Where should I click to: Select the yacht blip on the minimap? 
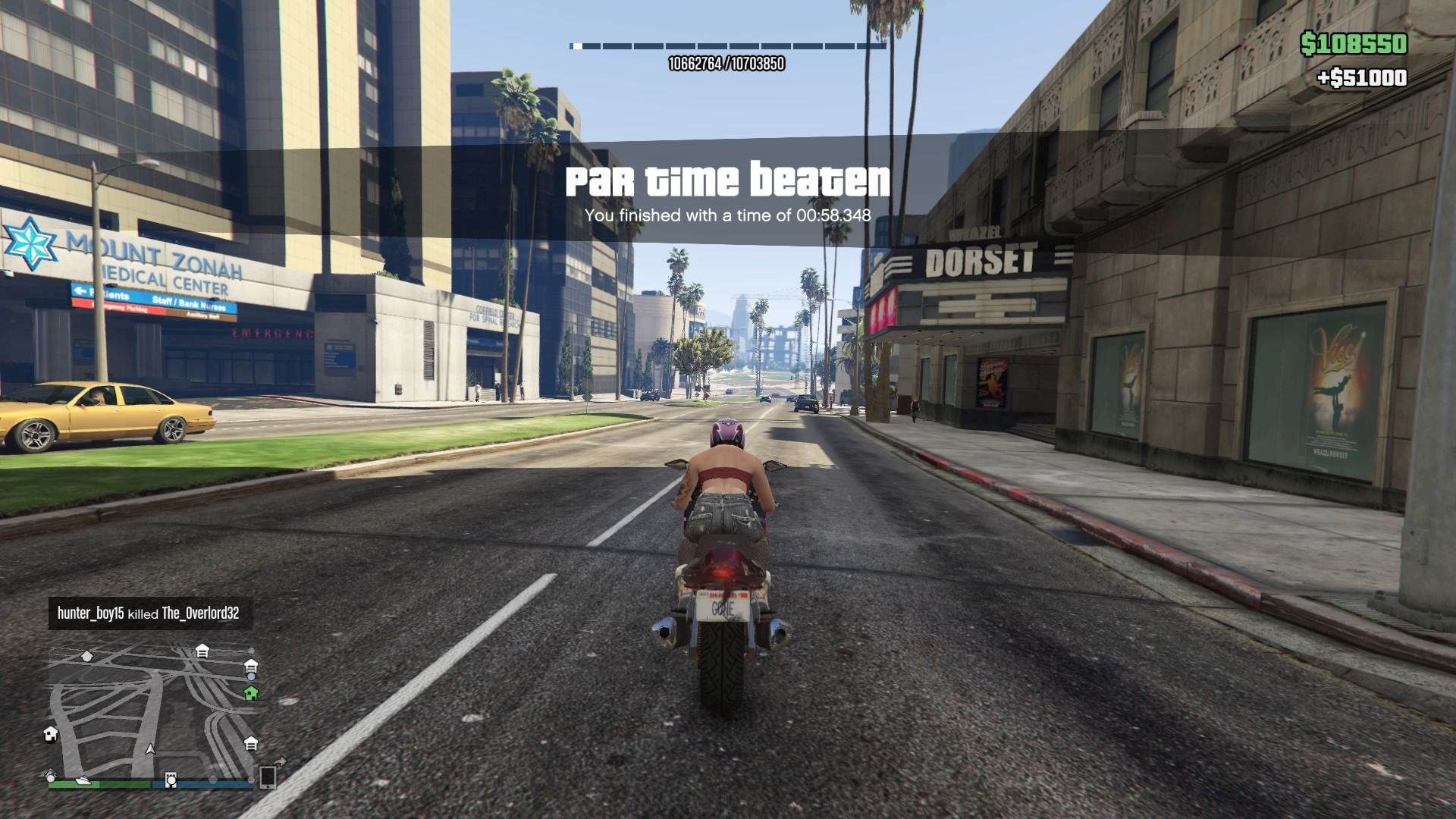coord(83,780)
